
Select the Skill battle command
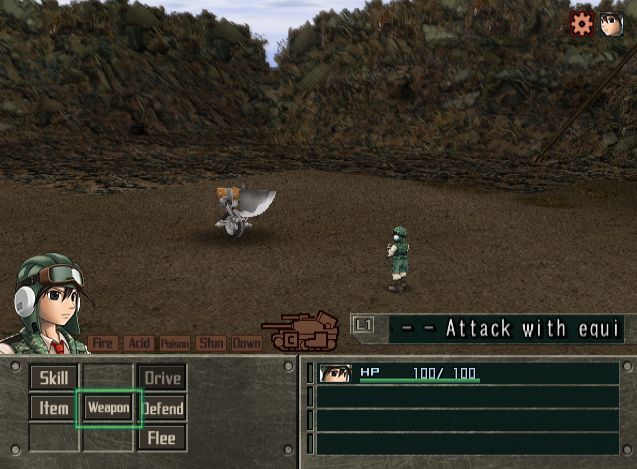54,378
